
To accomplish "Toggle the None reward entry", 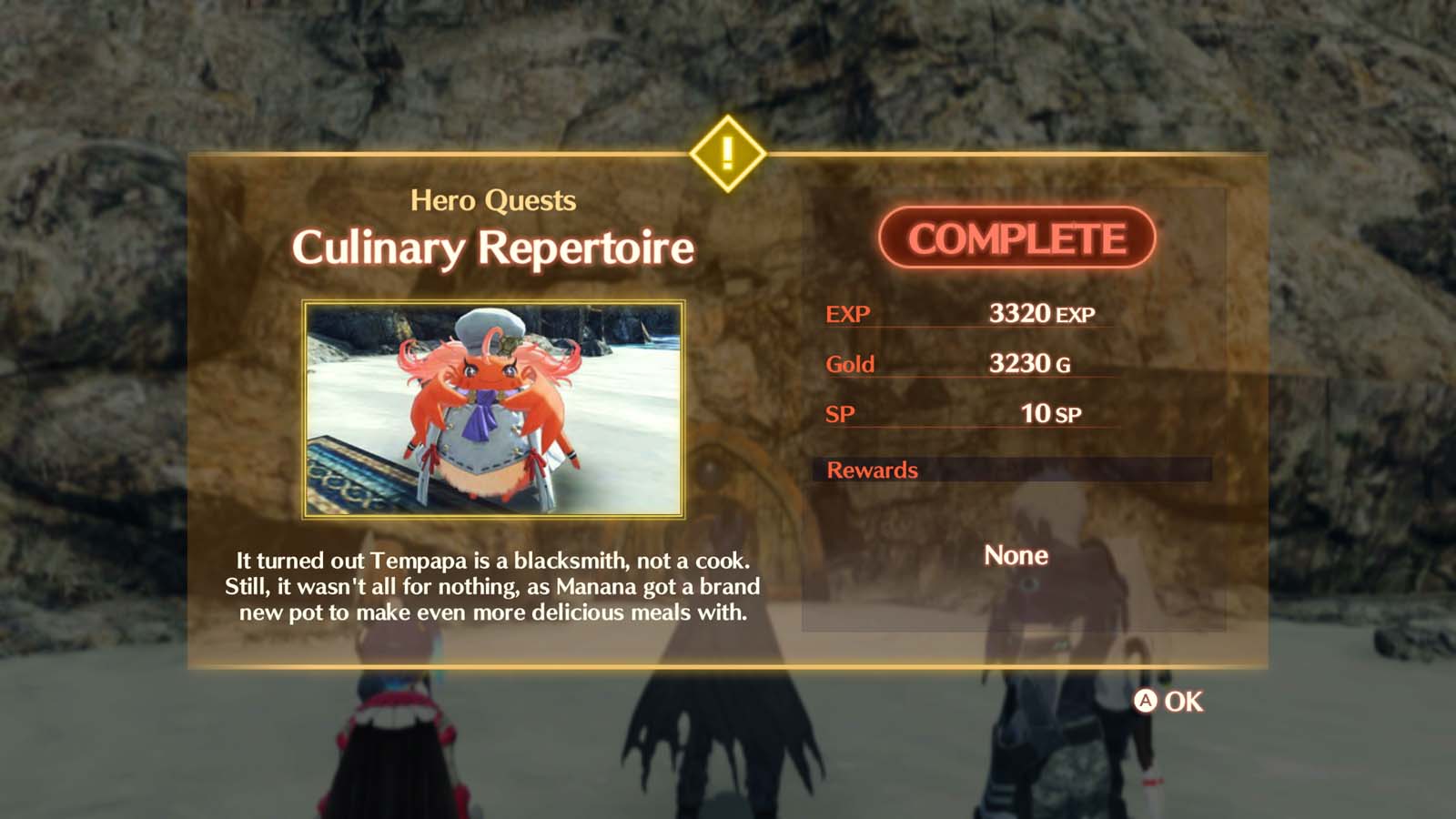I will (x=1016, y=556).
